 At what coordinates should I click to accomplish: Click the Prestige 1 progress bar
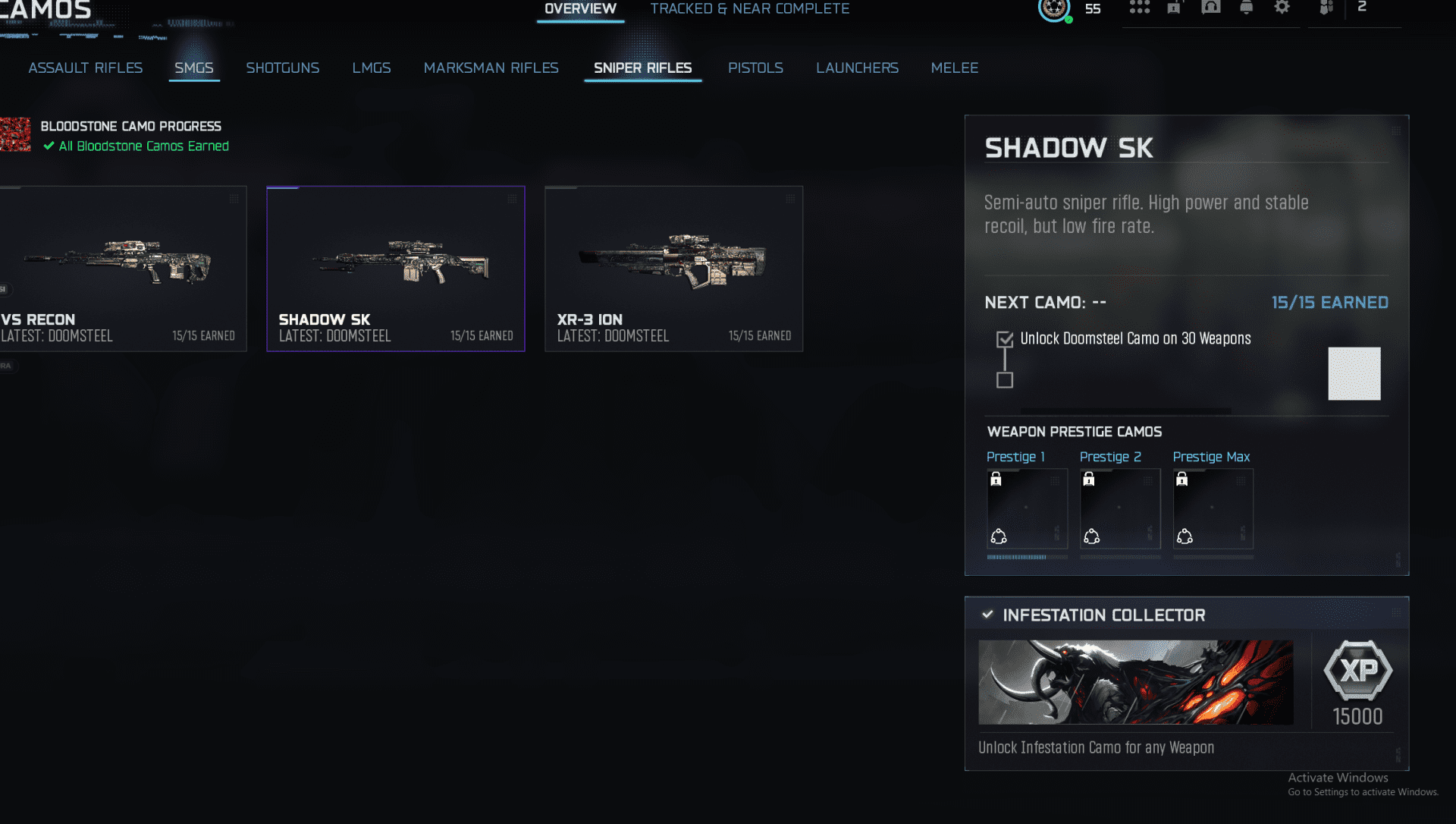click(1027, 557)
